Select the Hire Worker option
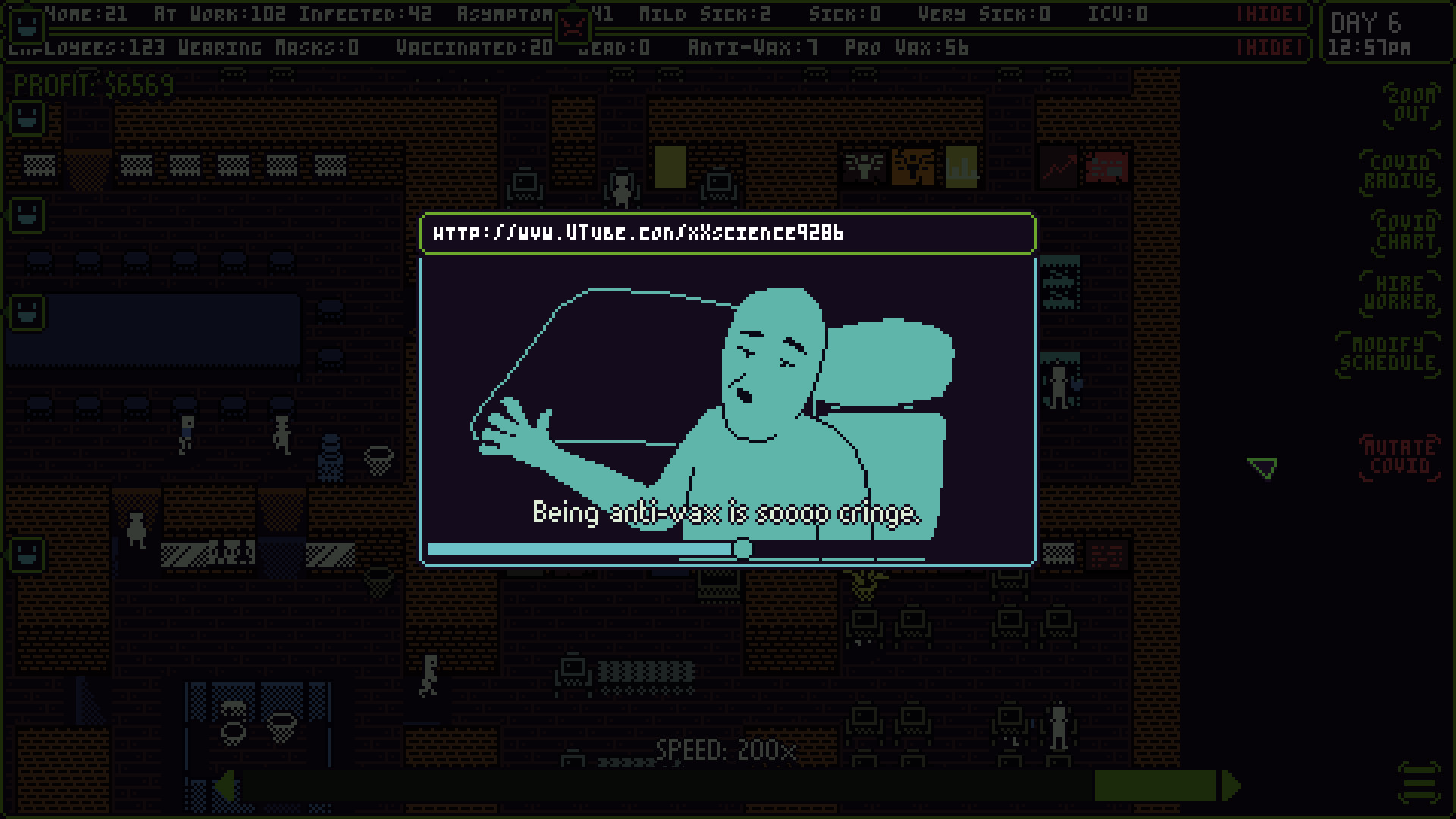 1399,294
